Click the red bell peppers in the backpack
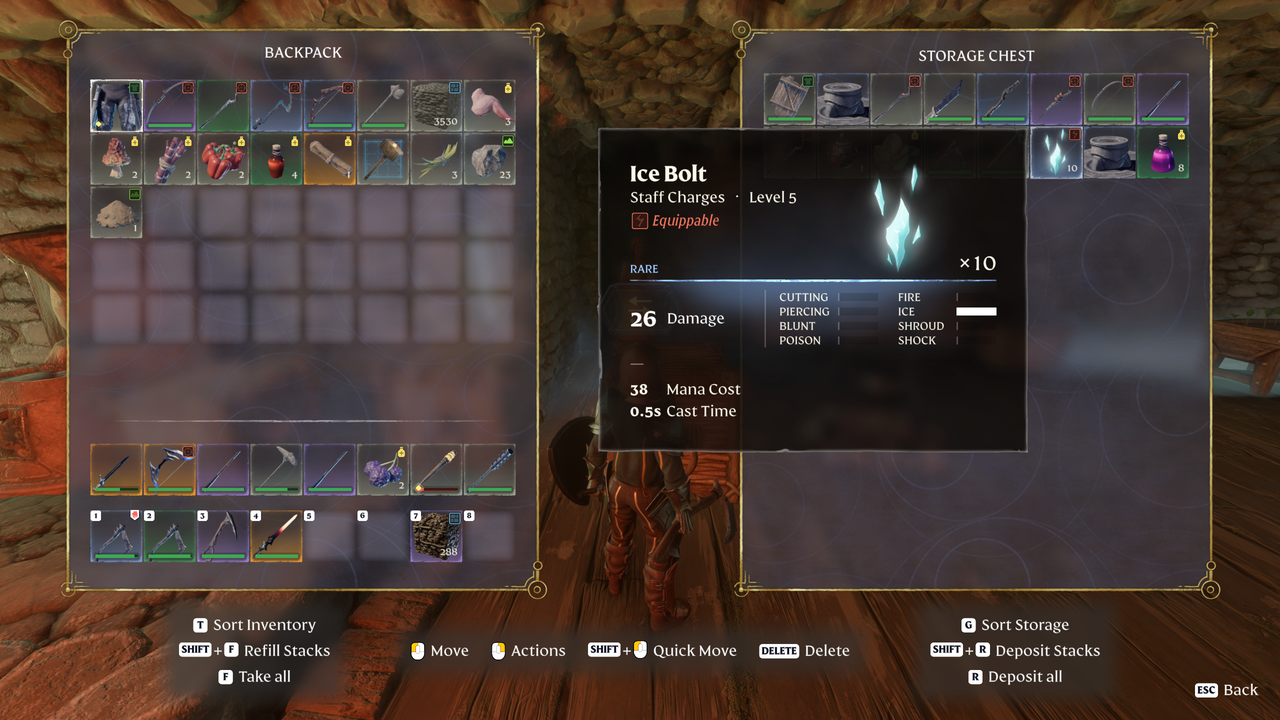The width and height of the screenshot is (1280, 720). 223,160
